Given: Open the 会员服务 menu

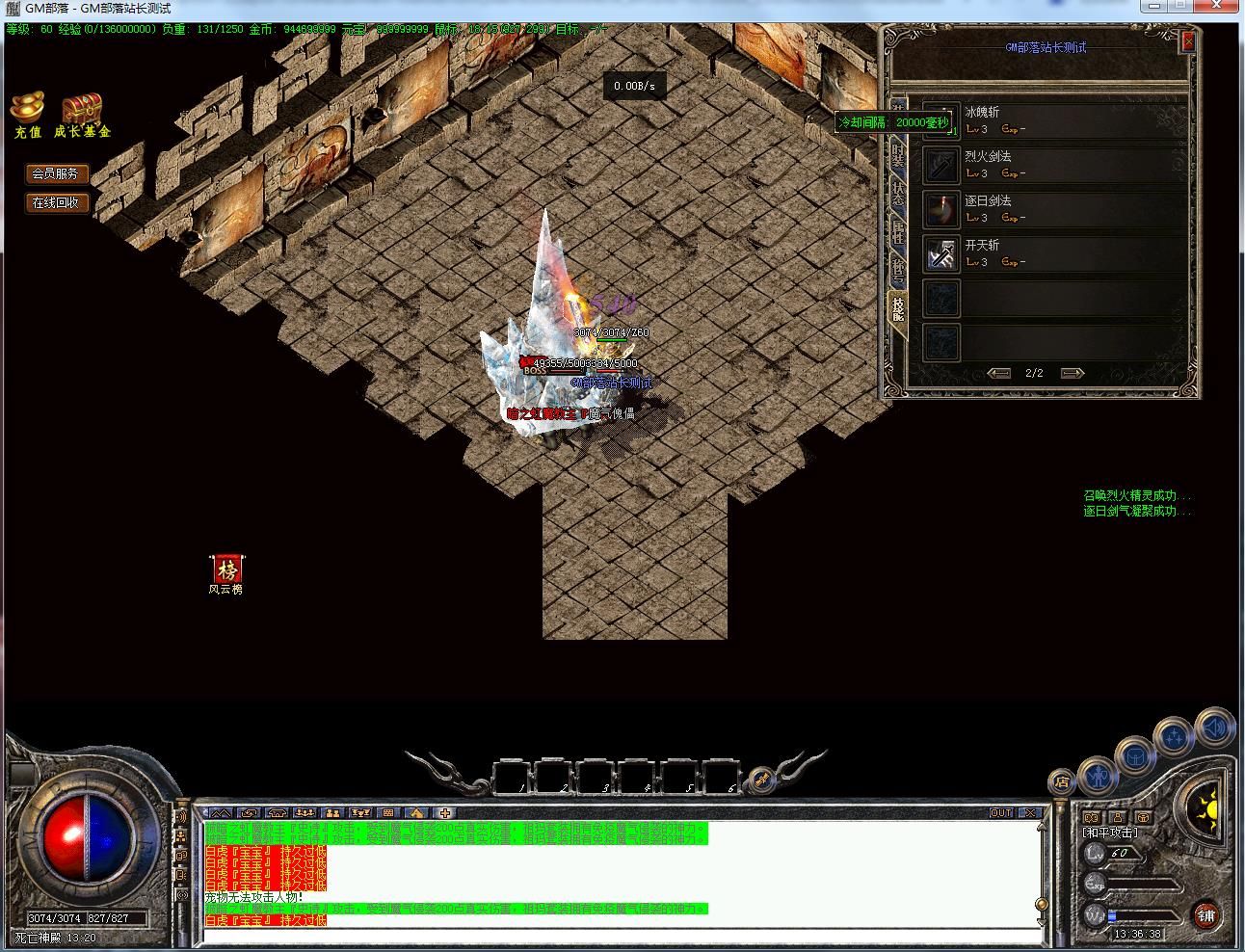Looking at the screenshot, I should click(x=56, y=173).
